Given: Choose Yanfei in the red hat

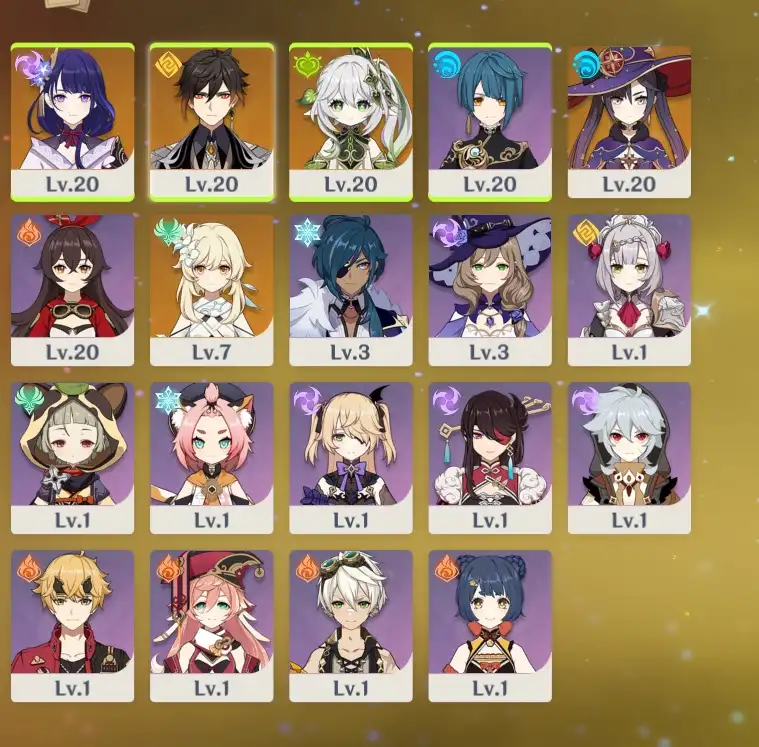Looking at the screenshot, I should click(x=211, y=626).
